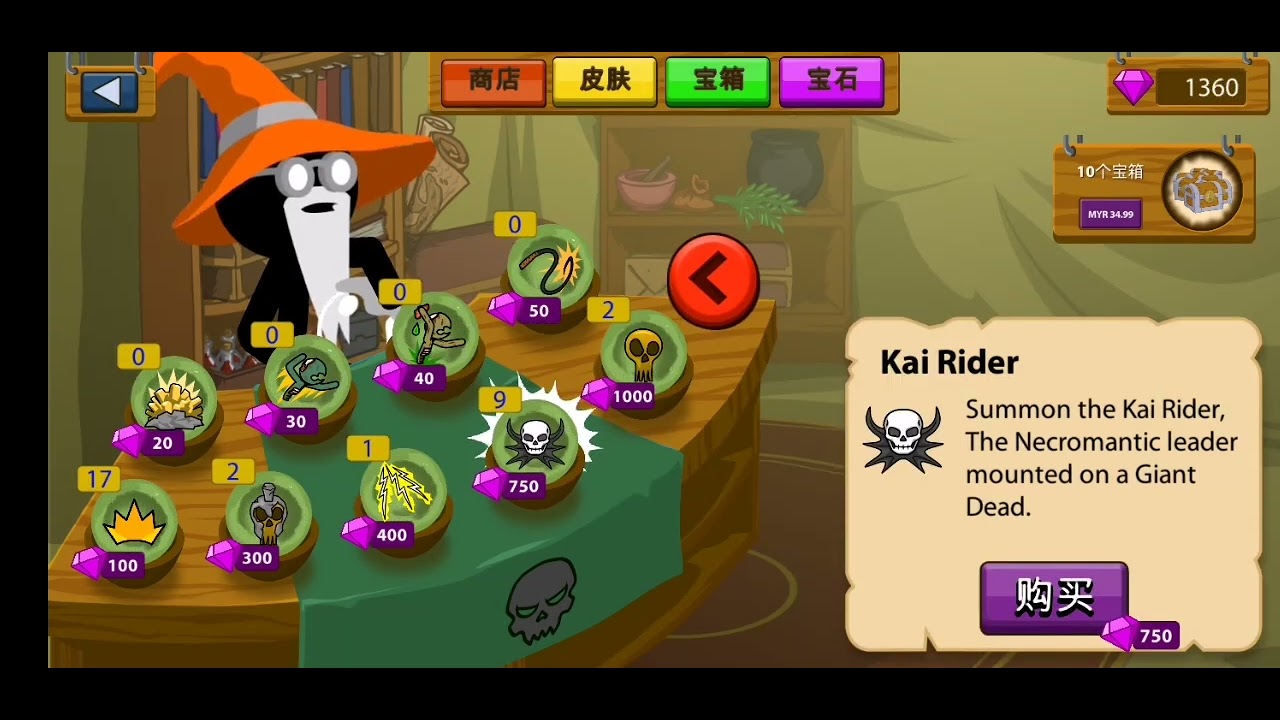Select the Kai Rider skull item for 750

tap(535, 441)
